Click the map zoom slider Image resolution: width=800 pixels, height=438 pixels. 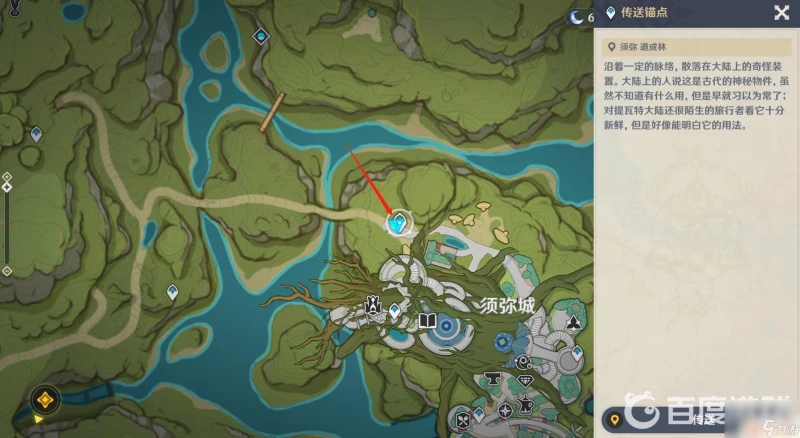[7, 225]
